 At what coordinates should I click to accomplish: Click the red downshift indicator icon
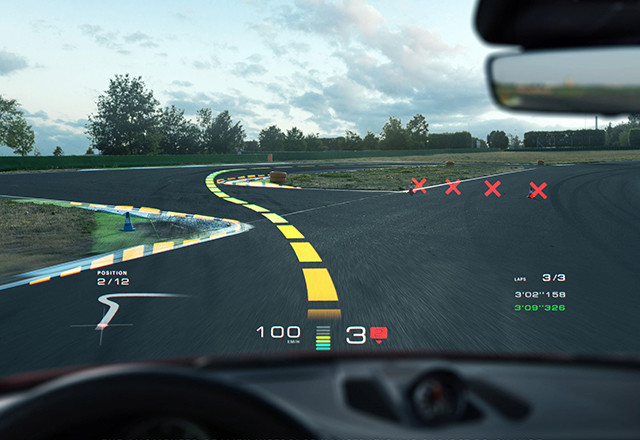coord(379,334)
